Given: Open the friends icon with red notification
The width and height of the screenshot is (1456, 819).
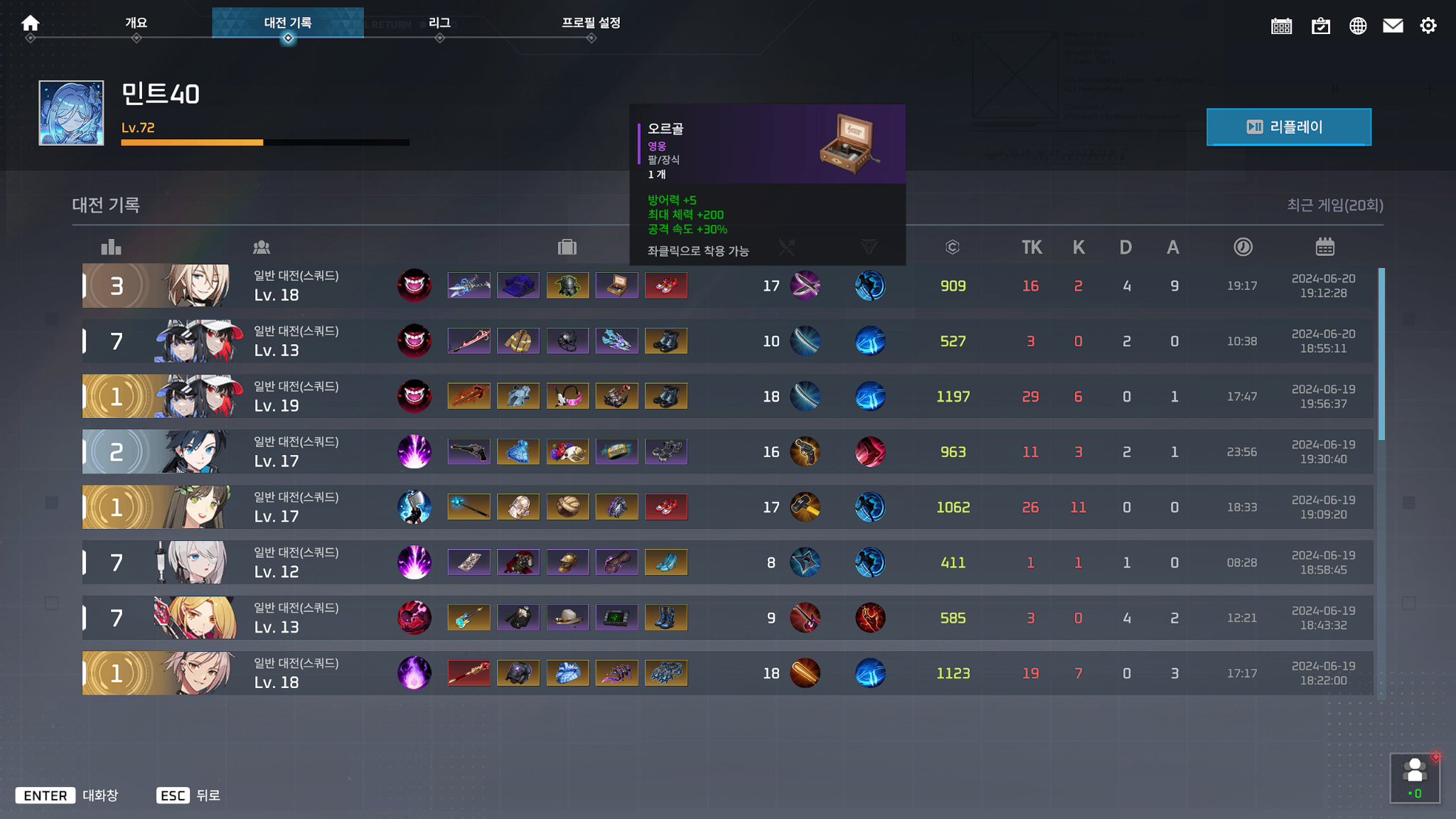Looking at the screenshot, I should [x=1414, y=778].
